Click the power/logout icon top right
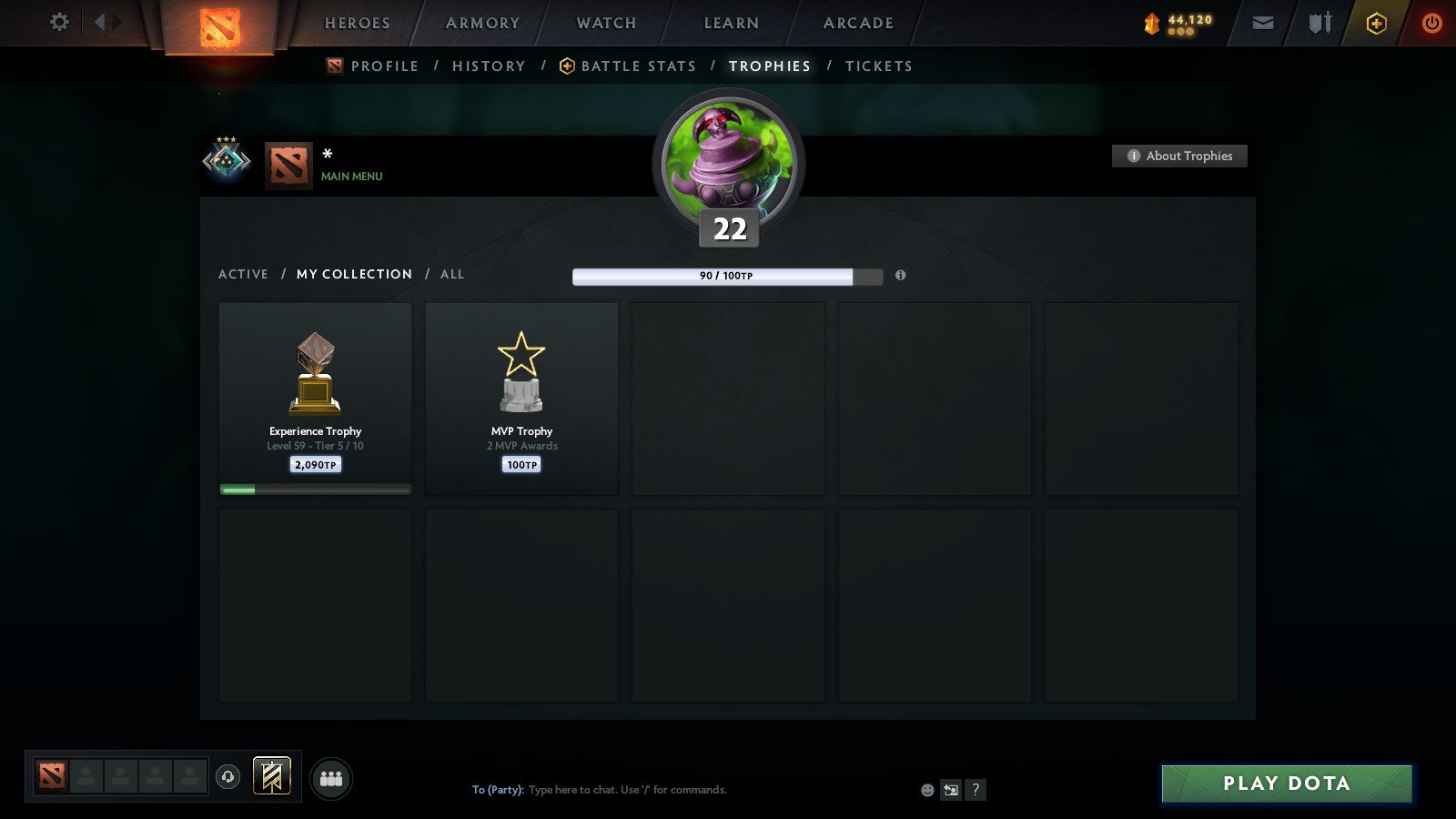Viewport: 1456px width, 819px height. pos(1431,23)
